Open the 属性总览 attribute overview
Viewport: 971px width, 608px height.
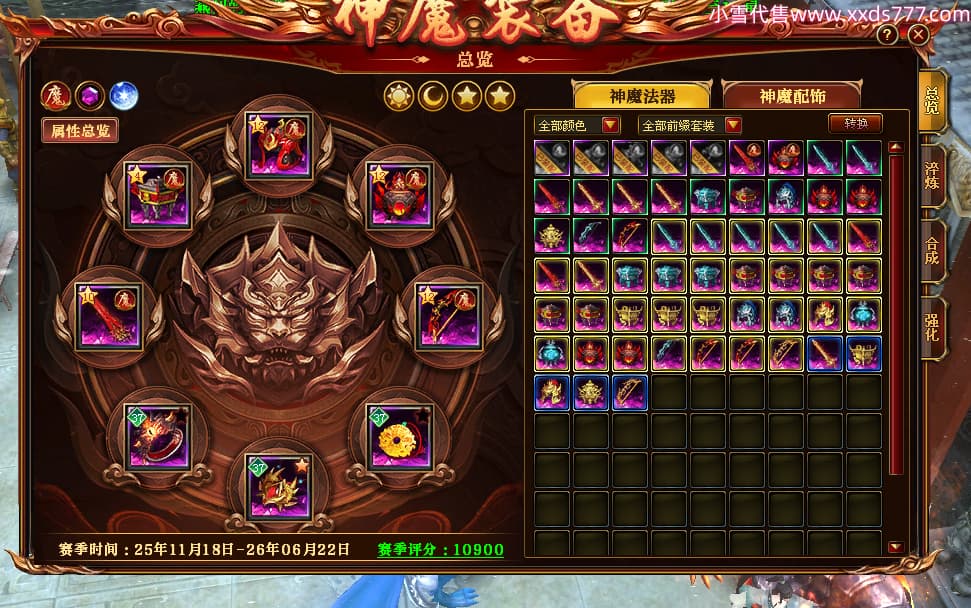(x=80, y=130)
